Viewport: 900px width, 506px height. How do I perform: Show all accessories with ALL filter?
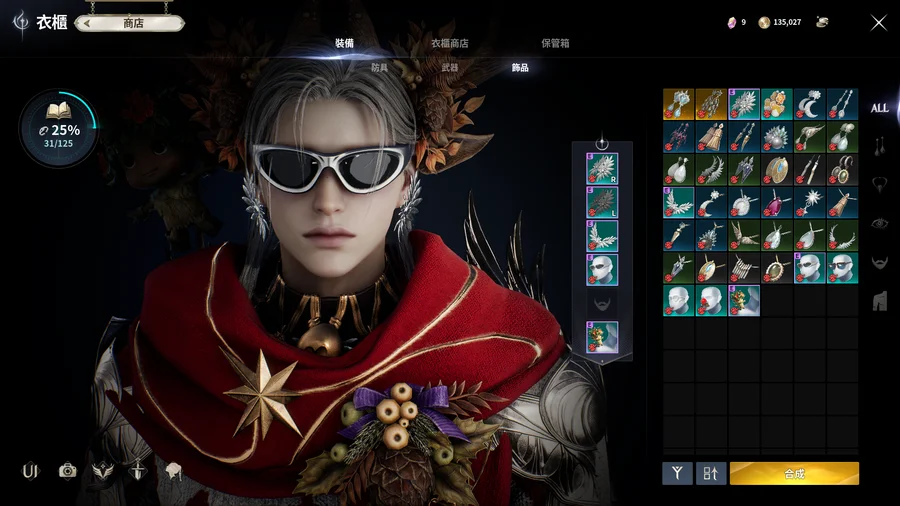pos(879,108)
